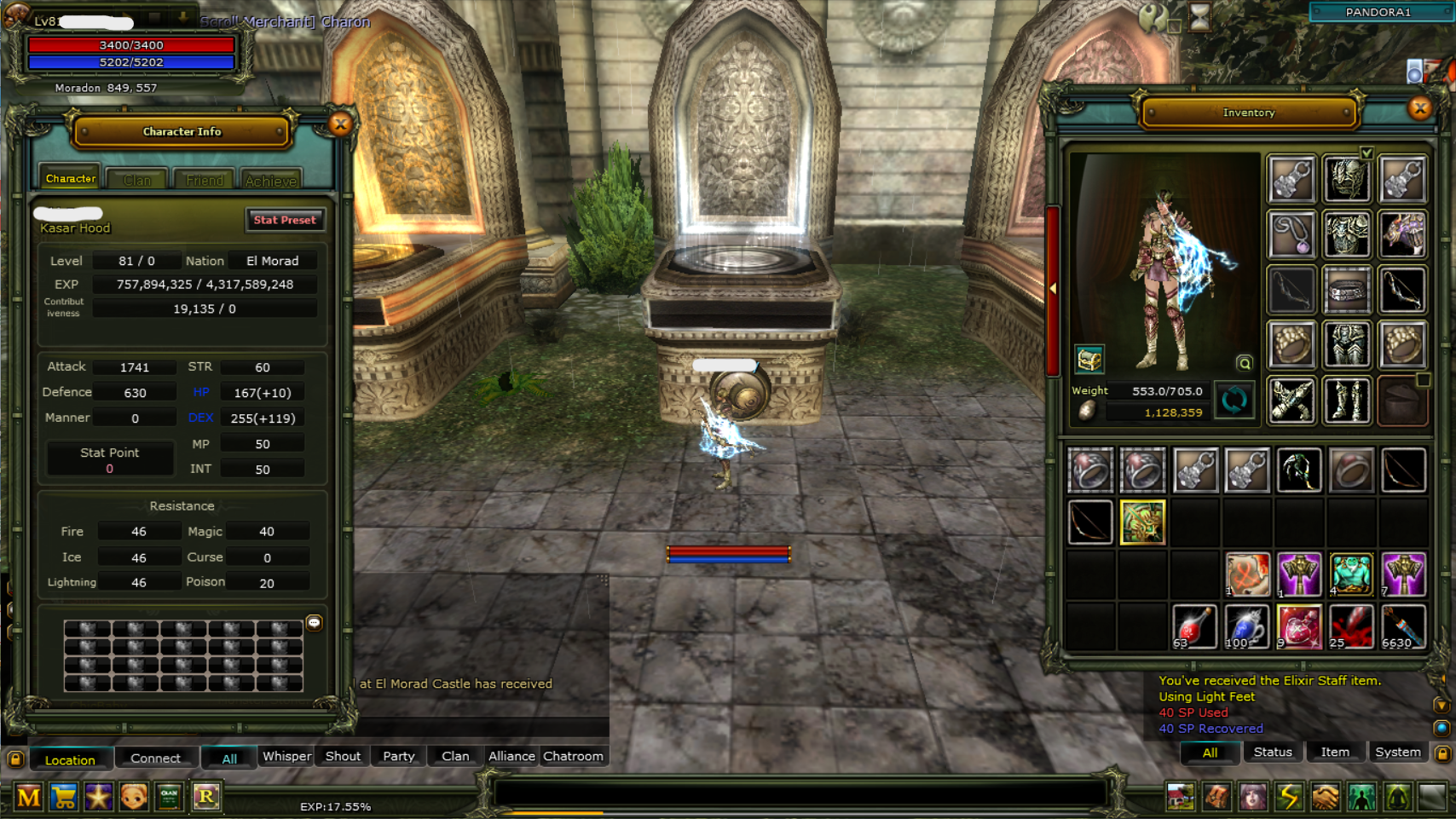Image resolution: width=1456 pixels, height=819 pixels.
Task: Open the shopping cart store icon
Action: click(64, 797)
